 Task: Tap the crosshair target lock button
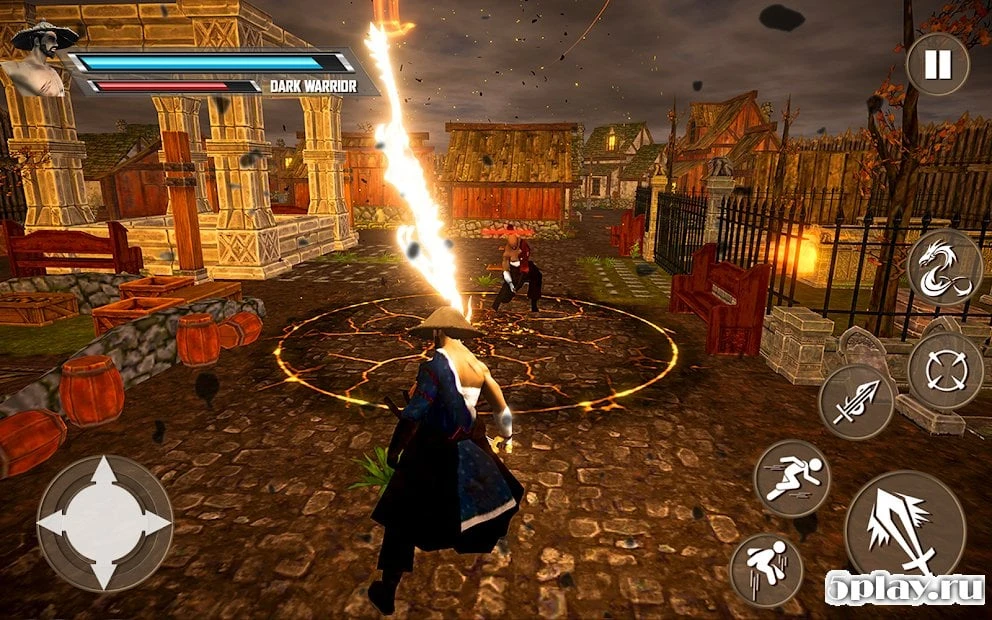[x=944, y=371]
